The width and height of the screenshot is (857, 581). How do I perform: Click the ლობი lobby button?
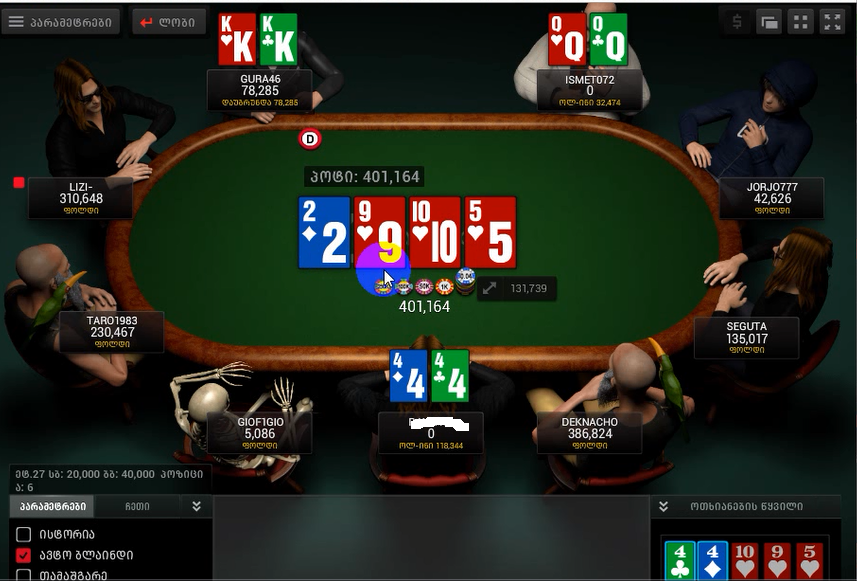click(x=169, y=22)
